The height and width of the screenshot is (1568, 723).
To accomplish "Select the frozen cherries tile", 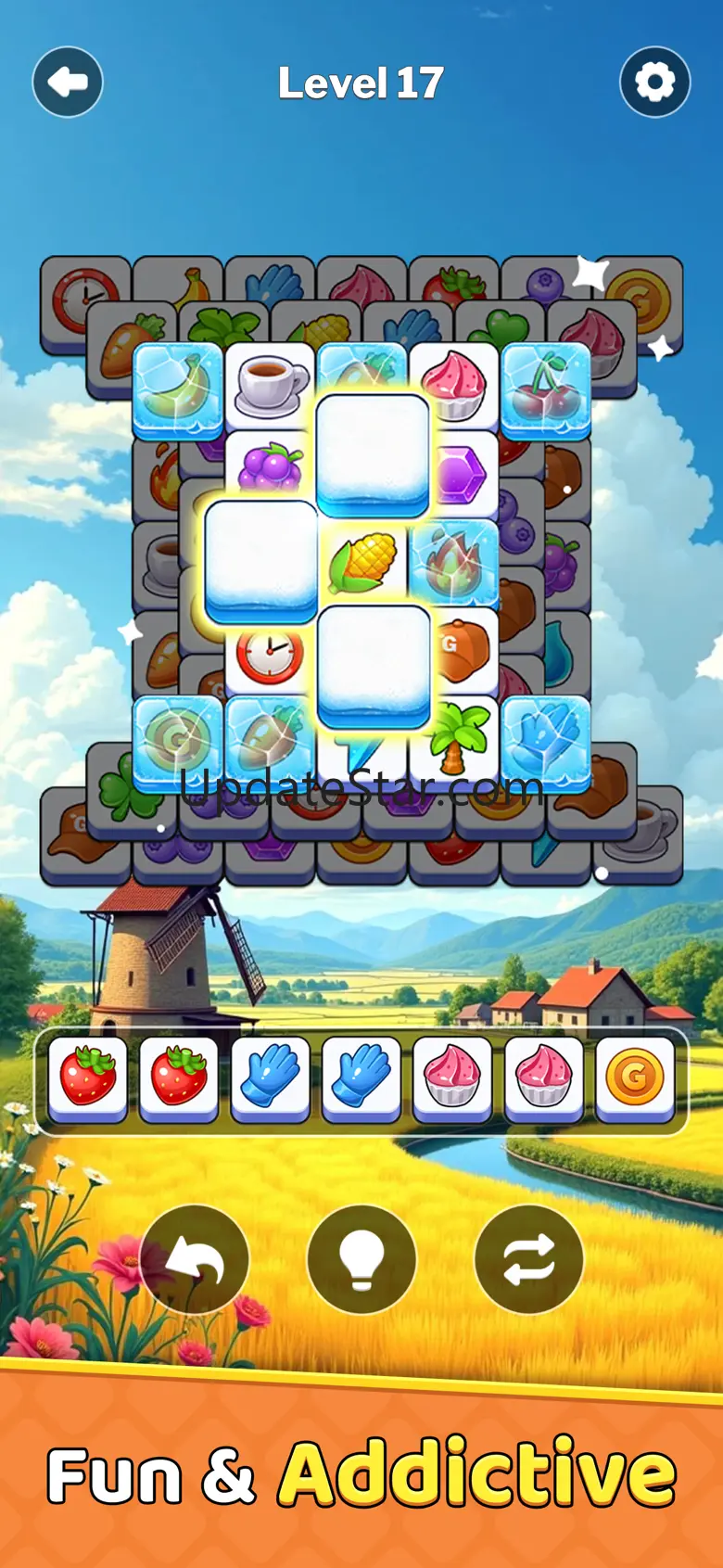I will [546, 388].
